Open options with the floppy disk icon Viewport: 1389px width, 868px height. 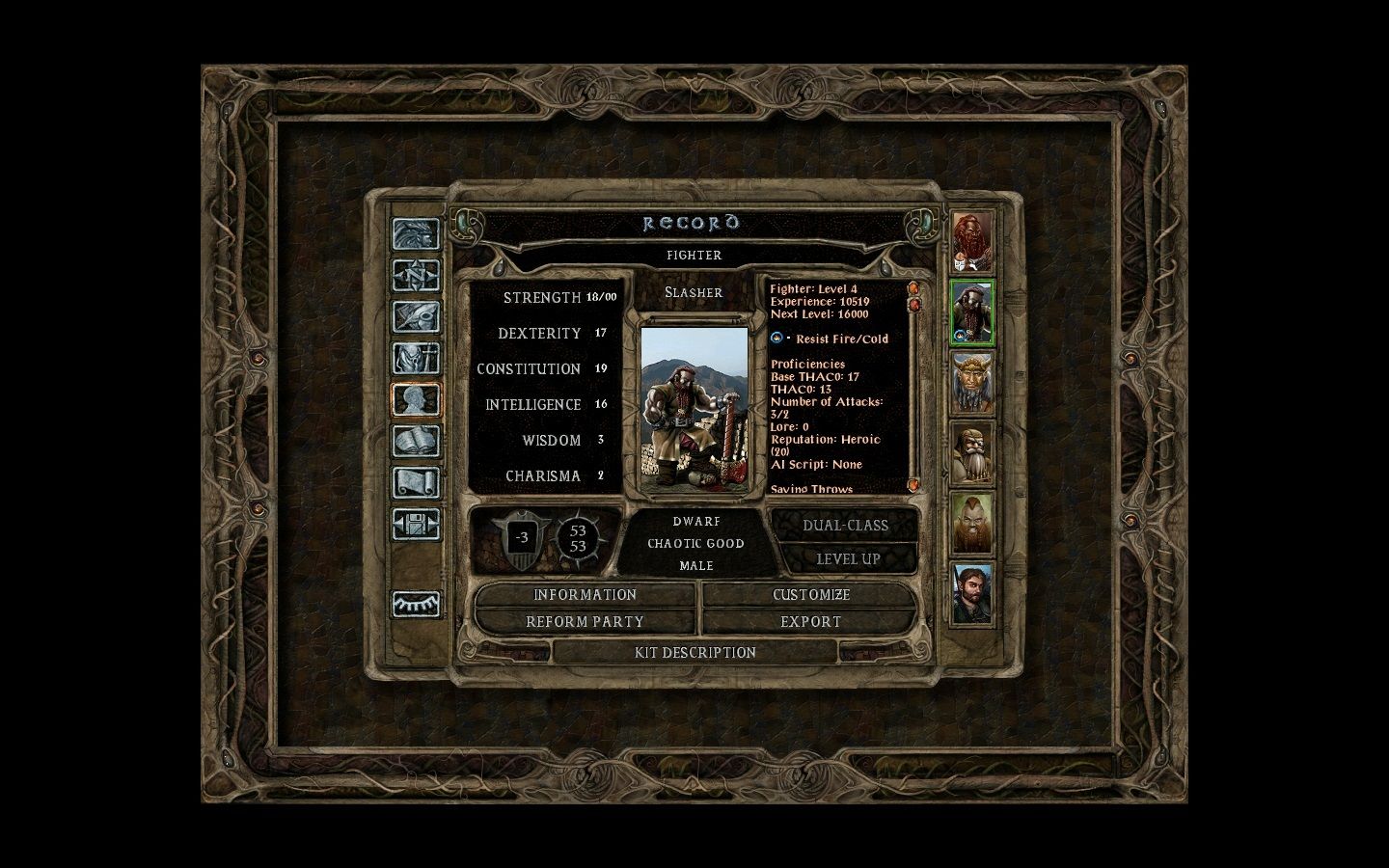coord(416,524)
